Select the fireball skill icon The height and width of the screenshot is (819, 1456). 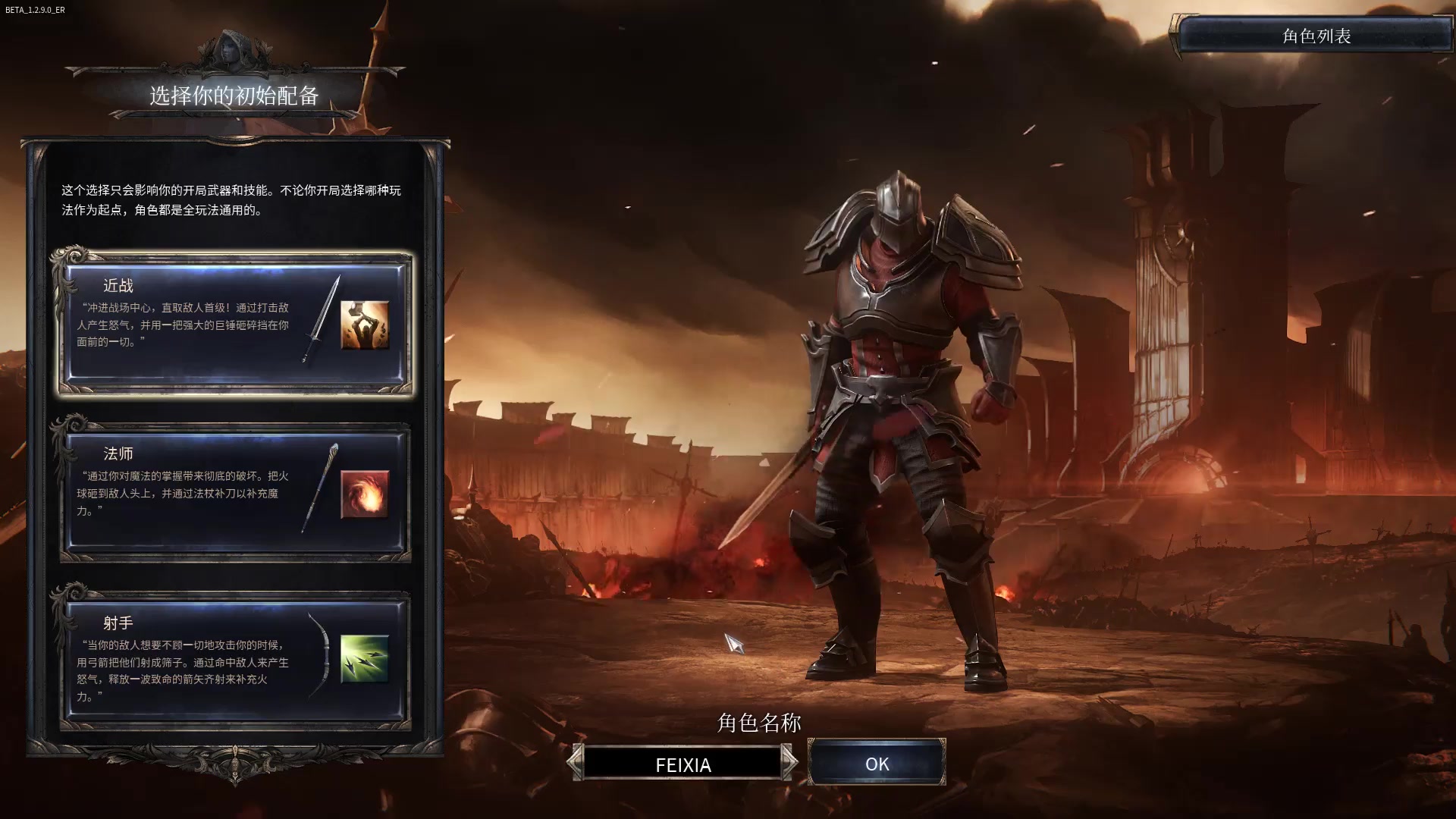point(365,494)
